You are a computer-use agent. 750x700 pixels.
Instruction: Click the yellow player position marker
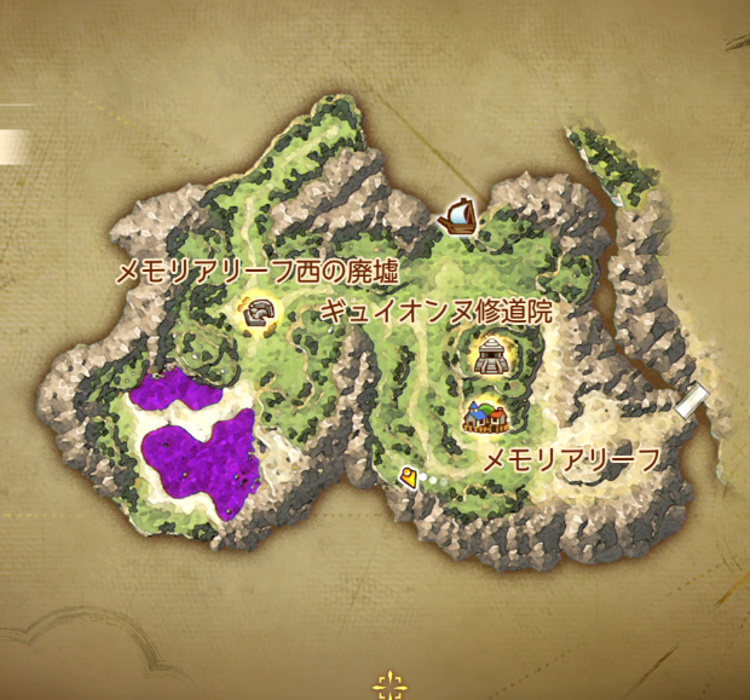pyautogui.click(x=407, y=478)
